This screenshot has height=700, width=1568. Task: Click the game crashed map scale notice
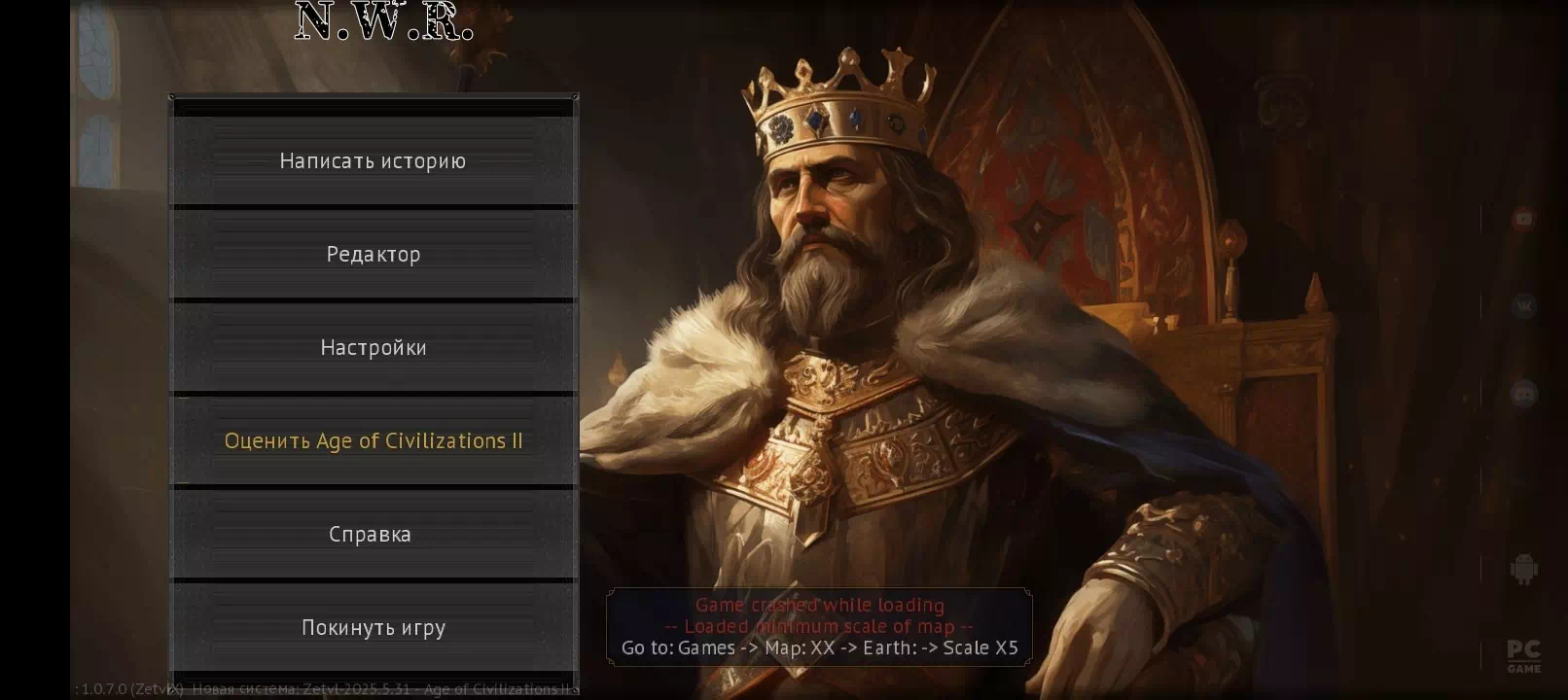point(819,627)
